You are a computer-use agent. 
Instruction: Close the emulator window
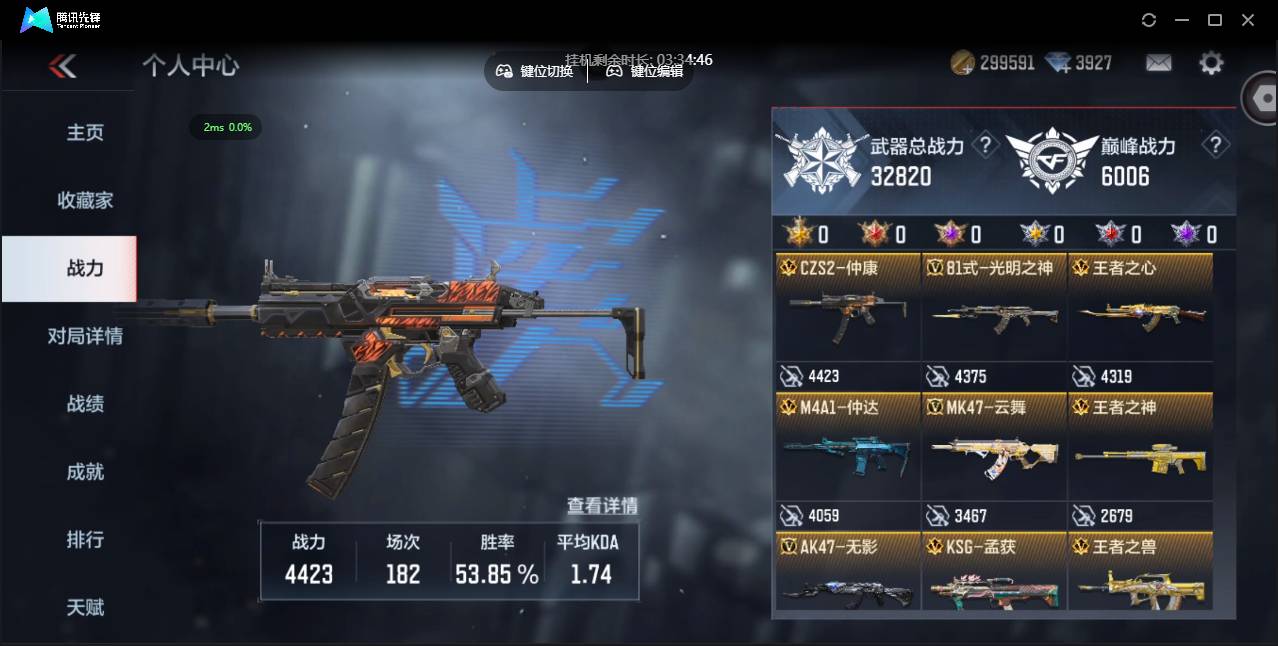tap(1248, 20)
